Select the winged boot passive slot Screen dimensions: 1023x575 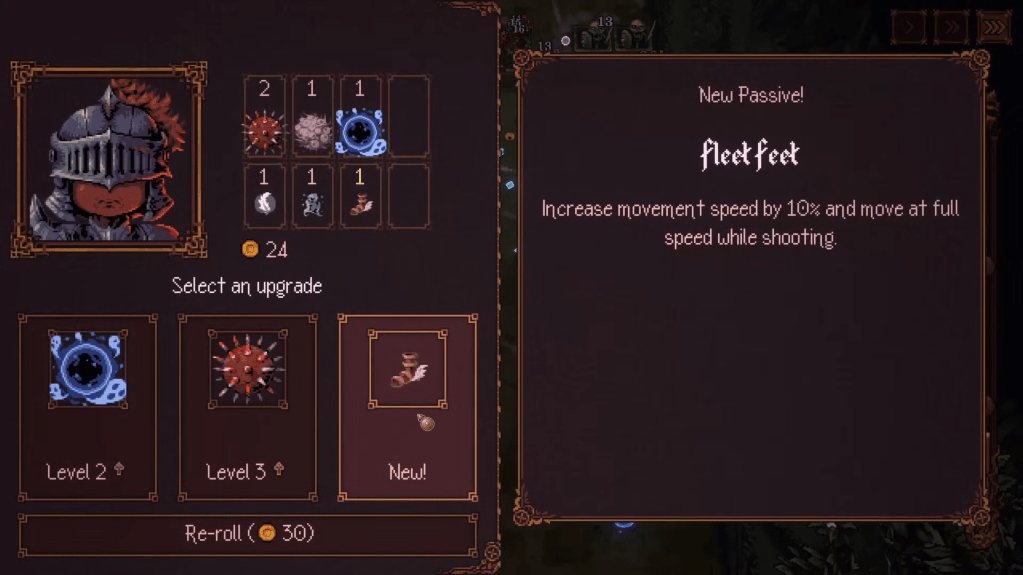click(359, 196)
